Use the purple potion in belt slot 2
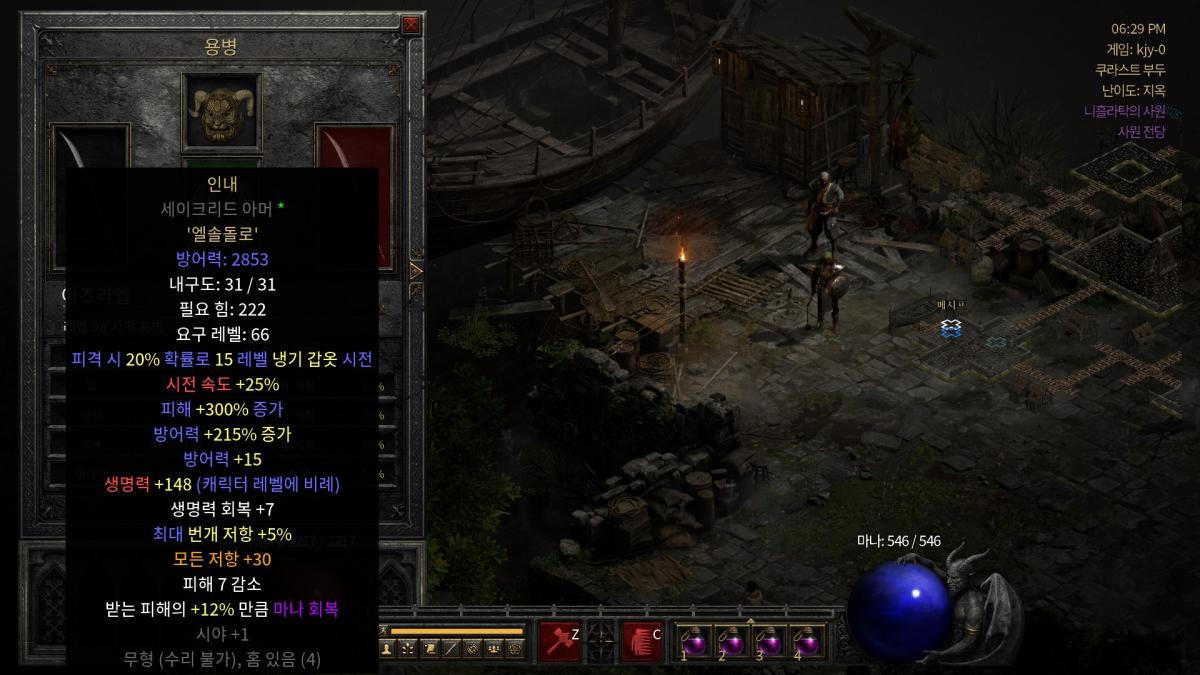 pyautogui.click(x=731, y=641)
